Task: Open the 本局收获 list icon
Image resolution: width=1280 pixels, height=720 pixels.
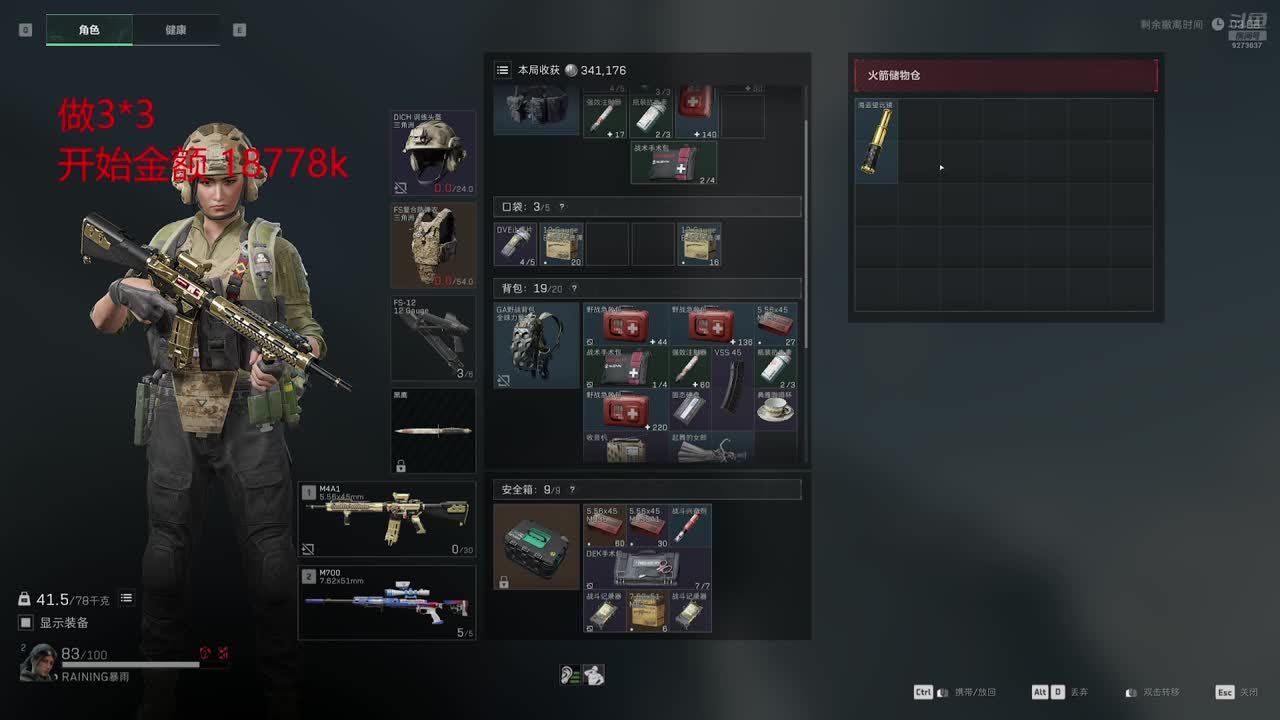Action: (x=503, y=70)
